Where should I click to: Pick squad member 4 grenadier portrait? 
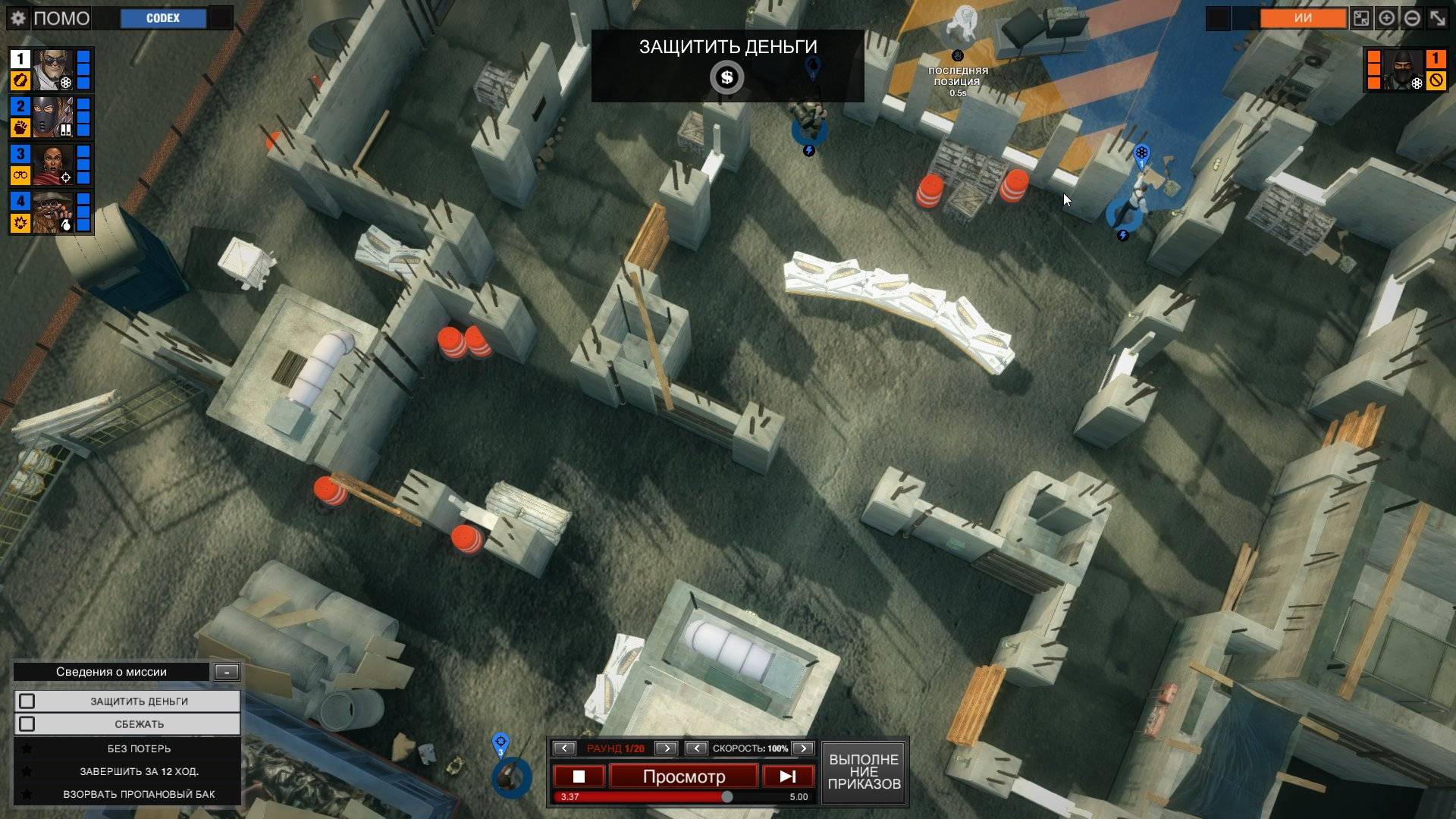(x=53, y=212)
